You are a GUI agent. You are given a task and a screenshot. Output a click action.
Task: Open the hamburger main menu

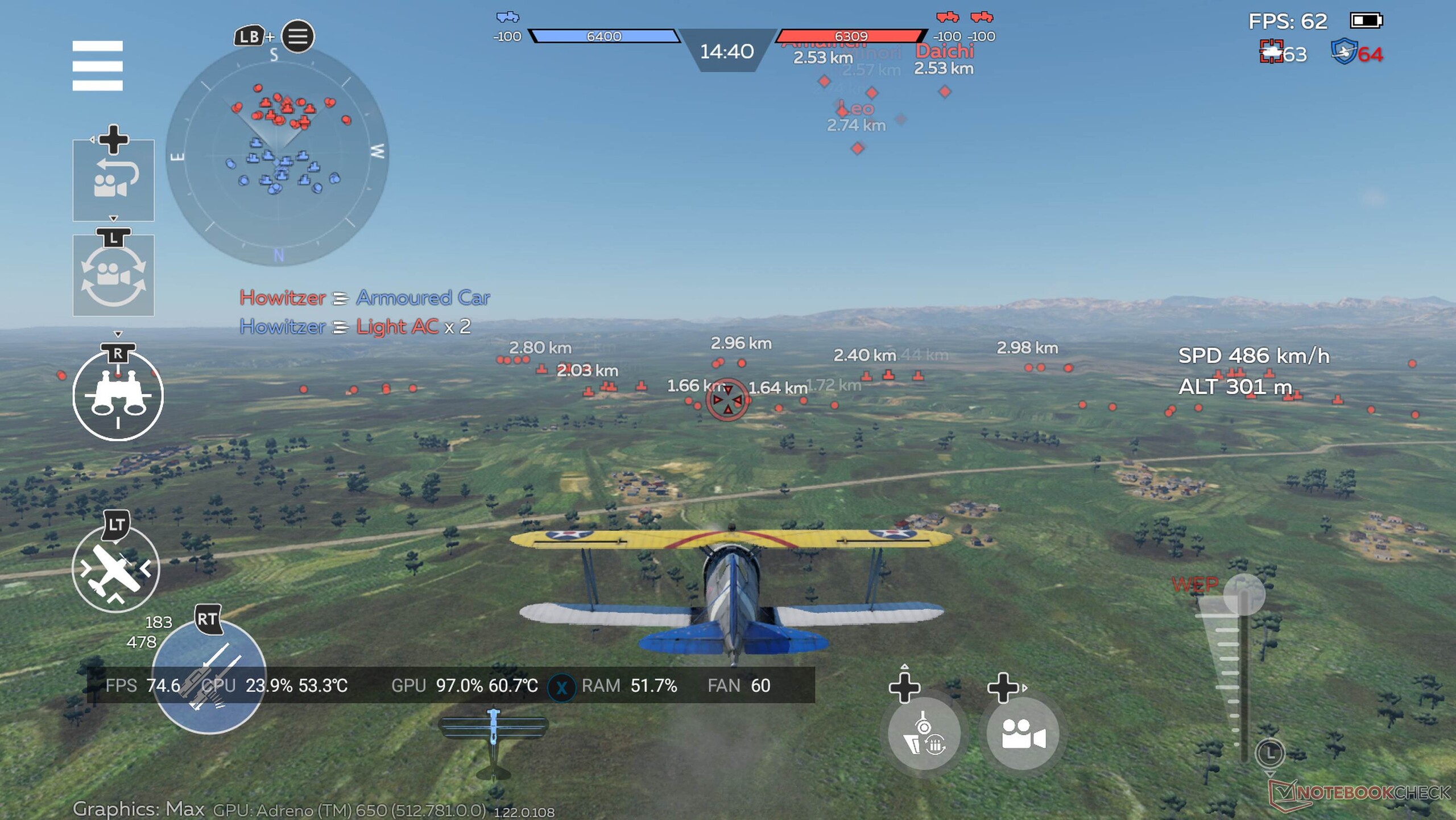(97, 65)
